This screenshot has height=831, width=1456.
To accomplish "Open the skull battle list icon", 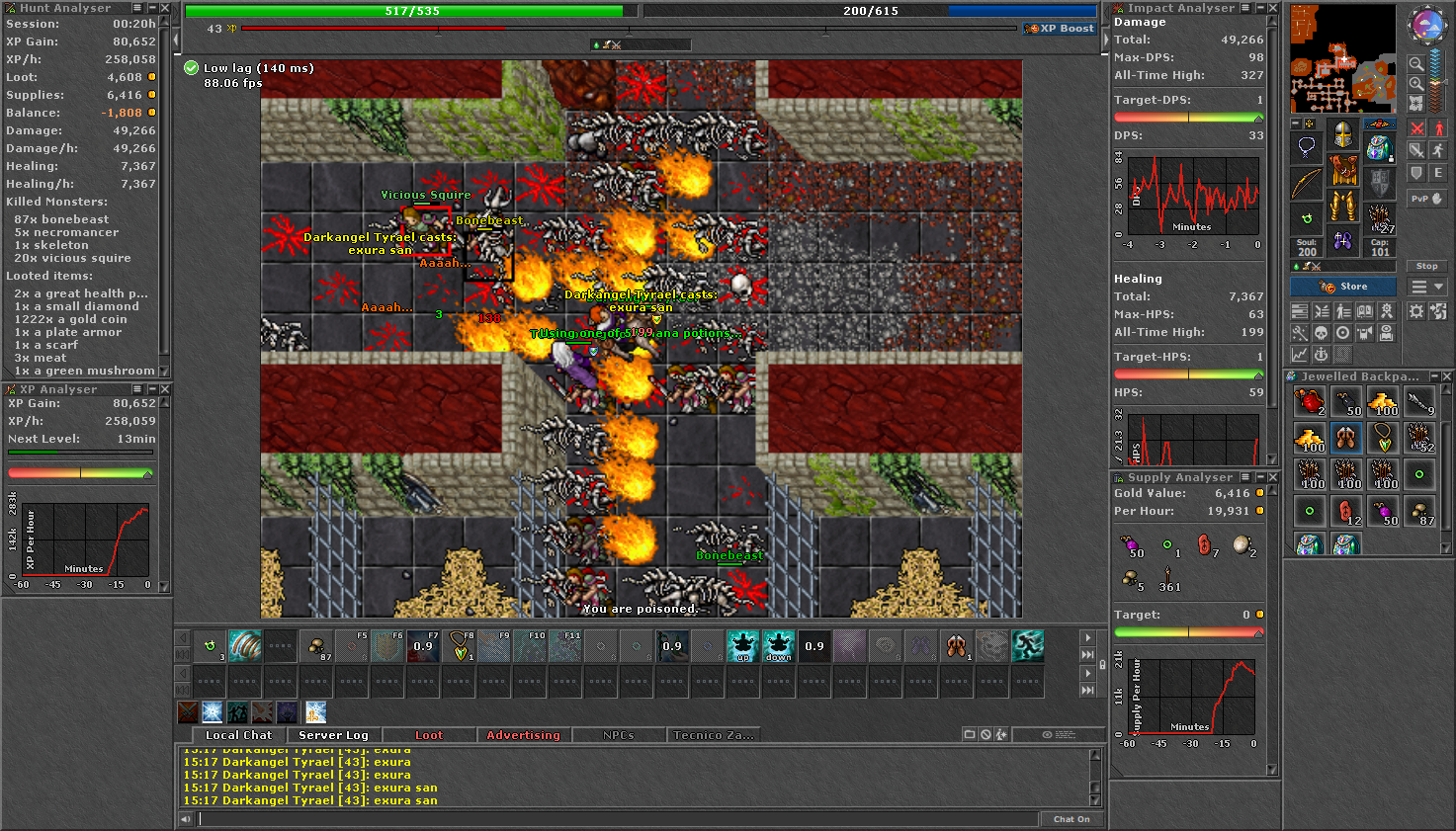I will (1321, 333).
